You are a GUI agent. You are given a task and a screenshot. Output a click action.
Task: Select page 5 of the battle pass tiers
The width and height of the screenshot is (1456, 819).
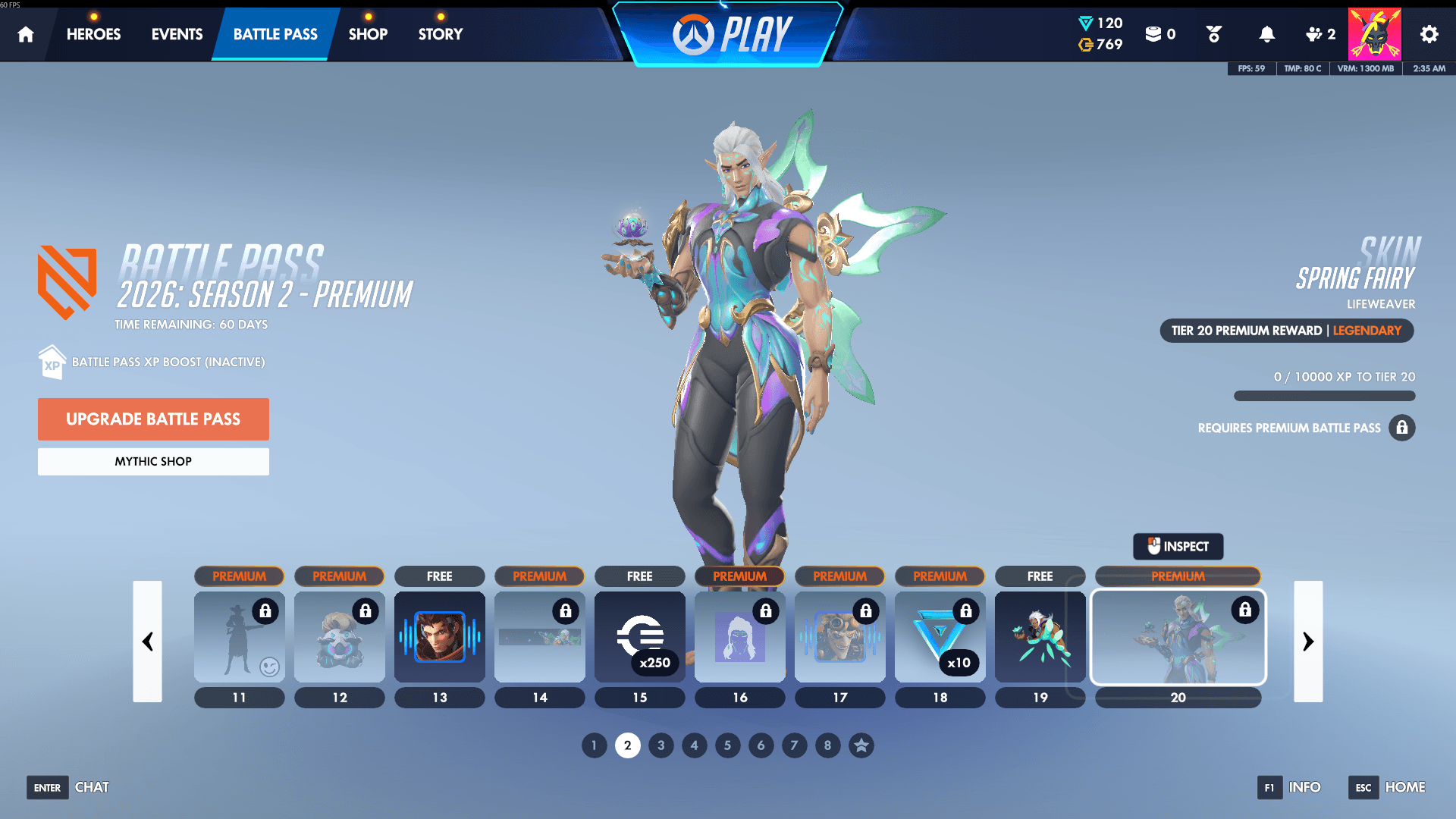[727, 745]
